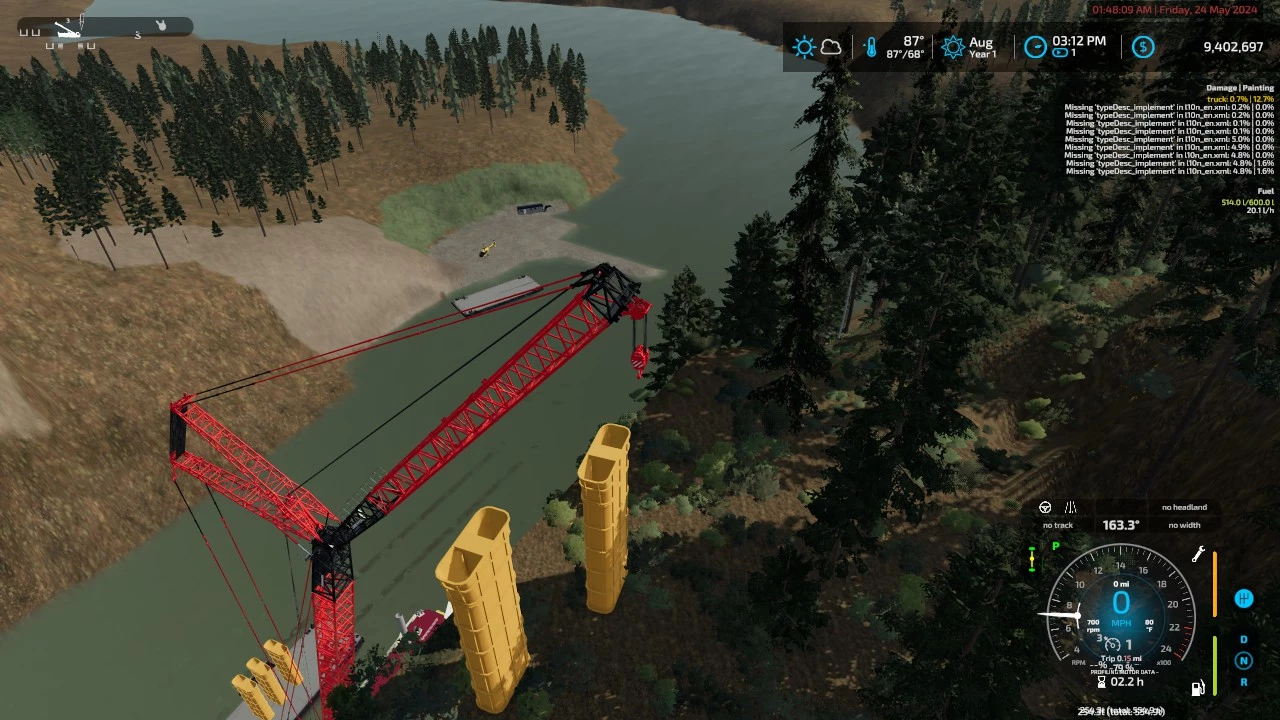Screen dimensions: 1280x720
Task: Select the crane icon in vehicle bar
Action: coord(67,30)
